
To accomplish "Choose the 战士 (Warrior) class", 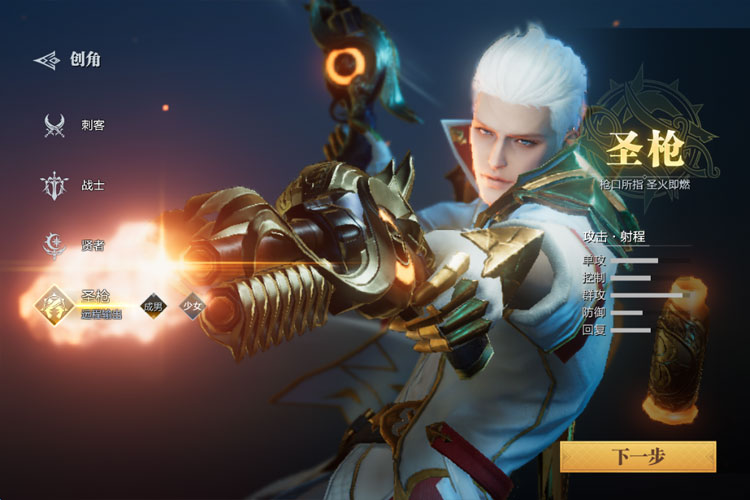I will 55,186.
